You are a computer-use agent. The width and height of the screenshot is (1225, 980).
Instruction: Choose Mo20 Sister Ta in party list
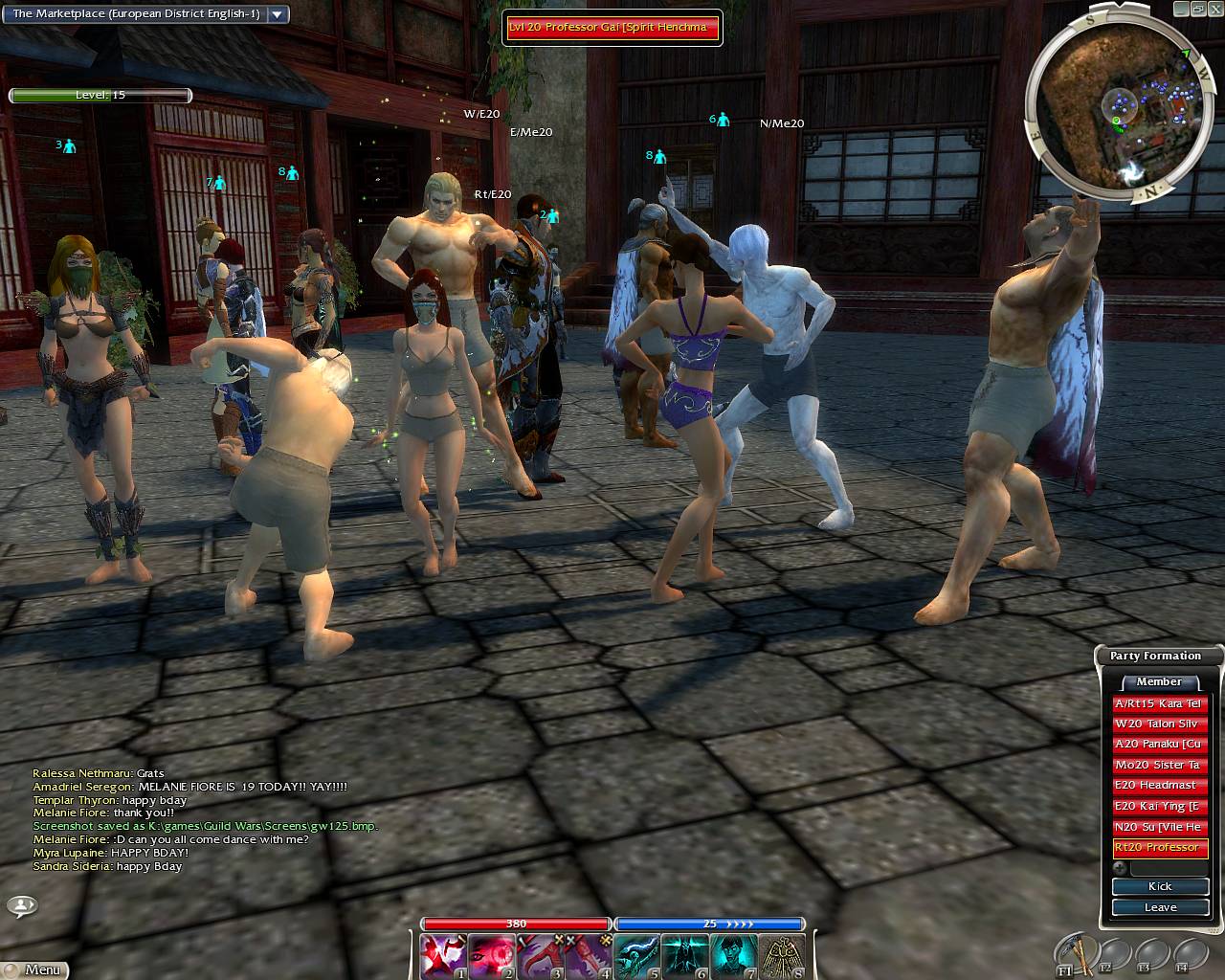pyautogui.click(x=1160, y=765)
